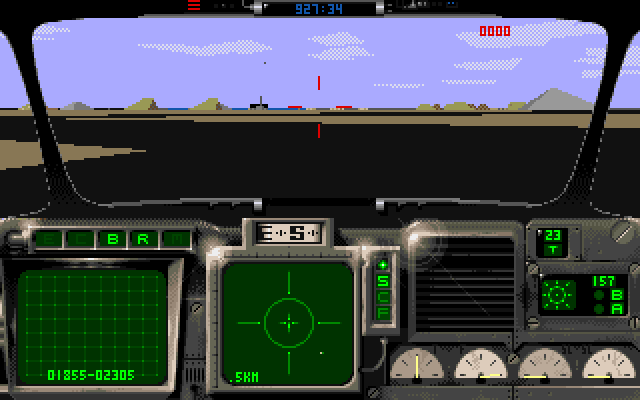
Task: Activate the F button below S and C
Action: [x=382, y=312]
